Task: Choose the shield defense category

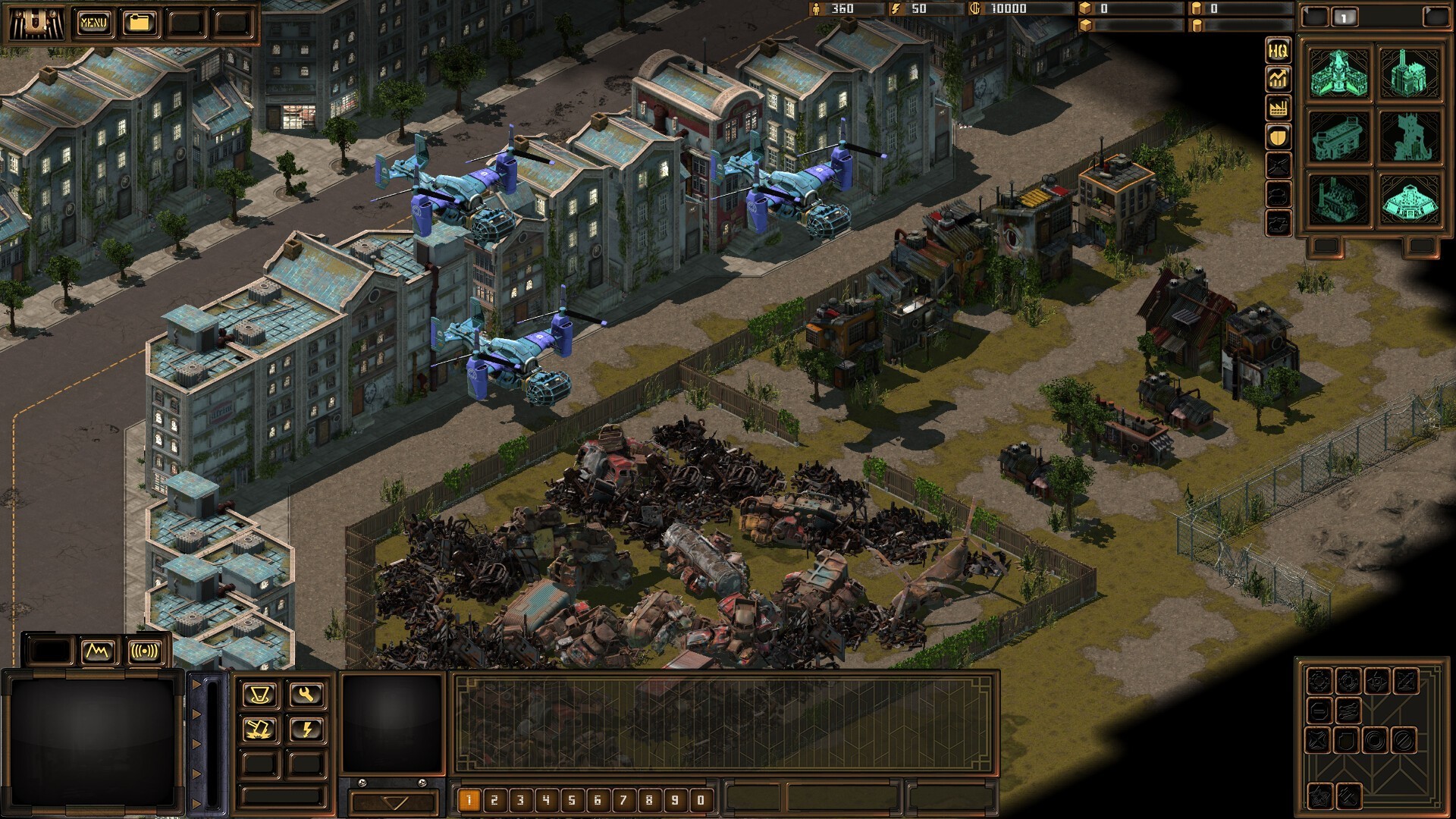Action: 1278,136
